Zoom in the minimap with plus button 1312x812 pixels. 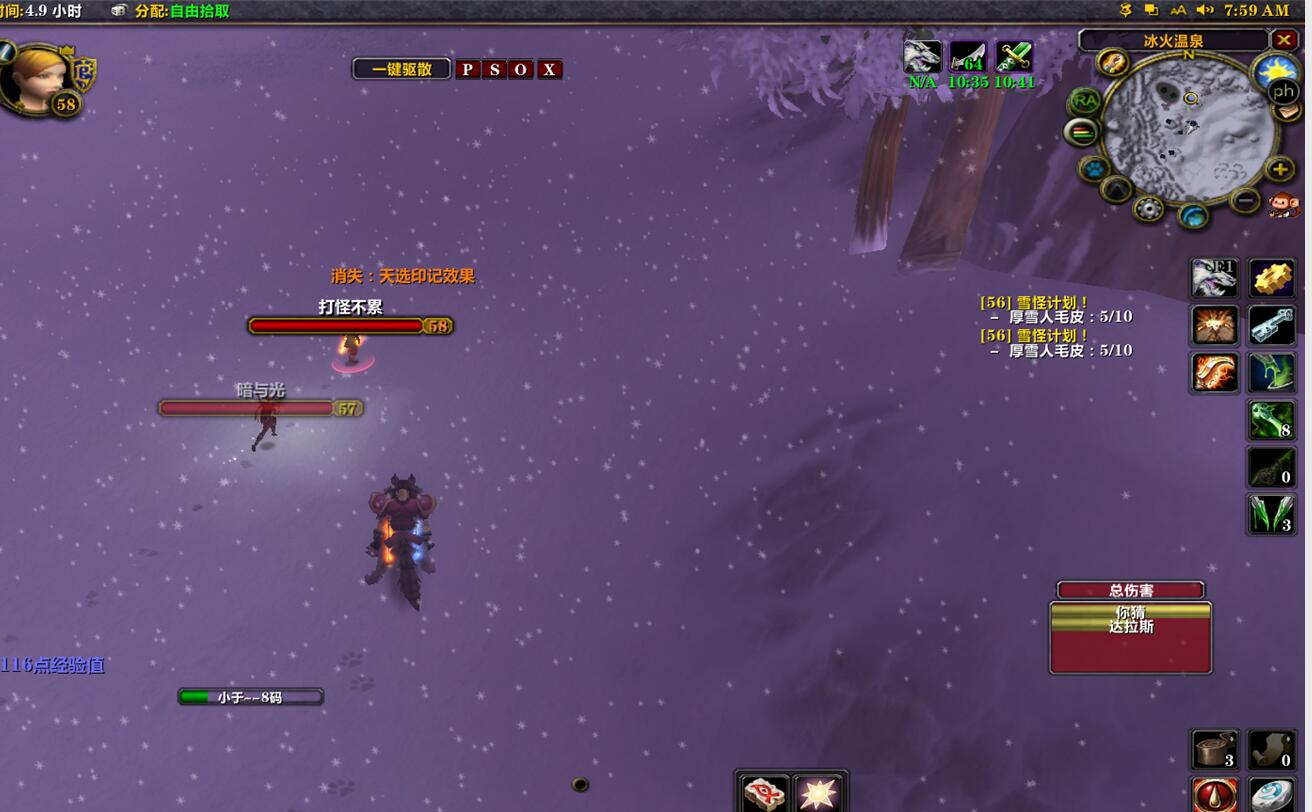(x=1279, y=169)
